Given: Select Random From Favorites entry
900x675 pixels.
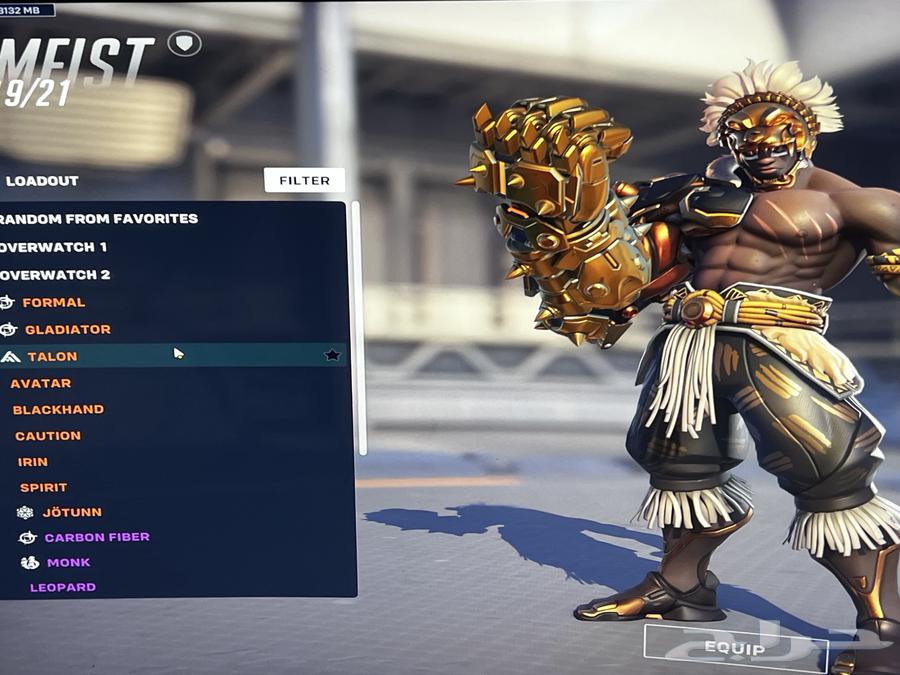Looking at the screenshot, I should click(x=100, y=219).
